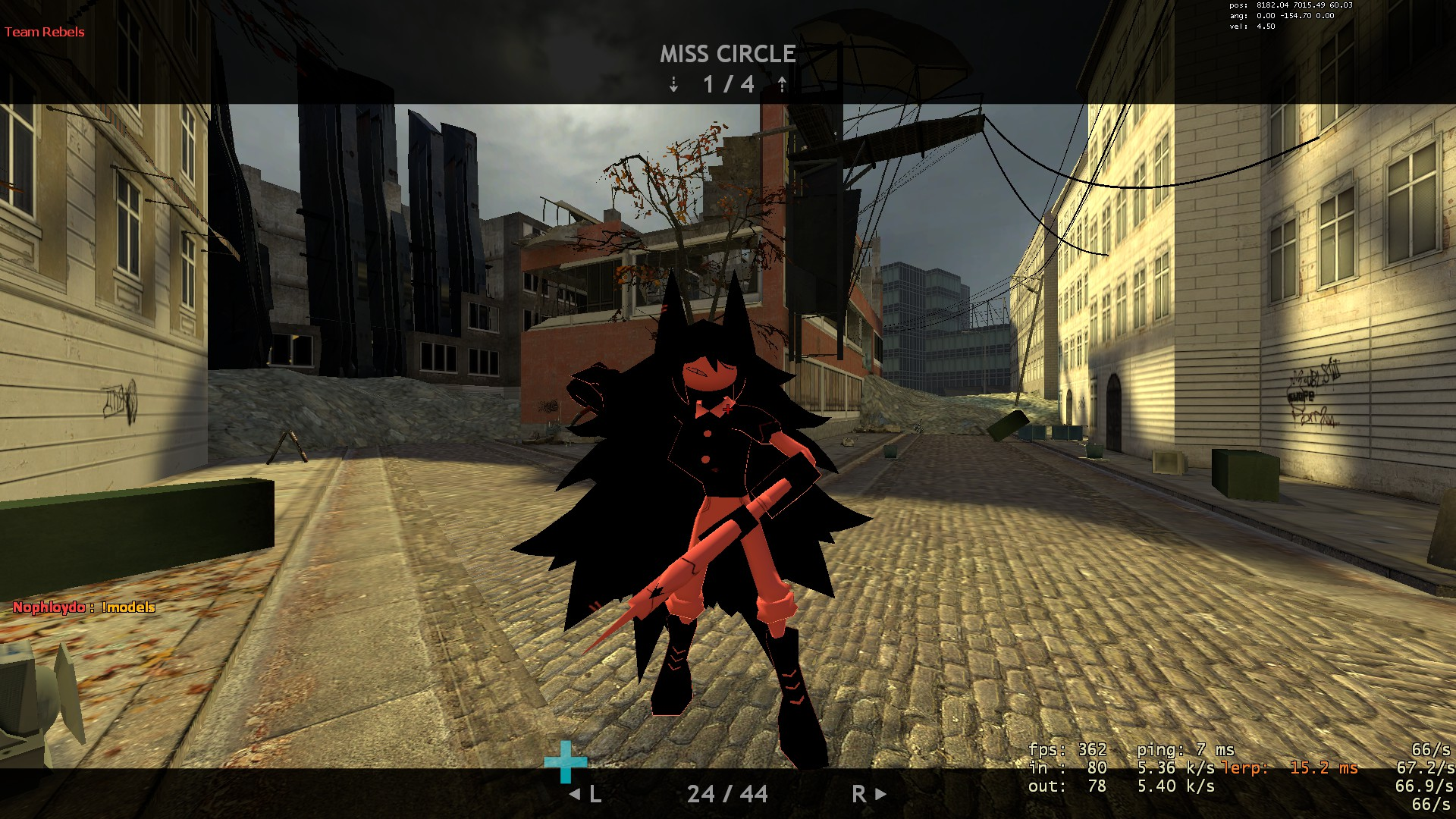Image resolution: width=1456 pixels, height=819 pixels.
Task: Click the up arrow beside skin counter
Action: [x=782, y=85]
